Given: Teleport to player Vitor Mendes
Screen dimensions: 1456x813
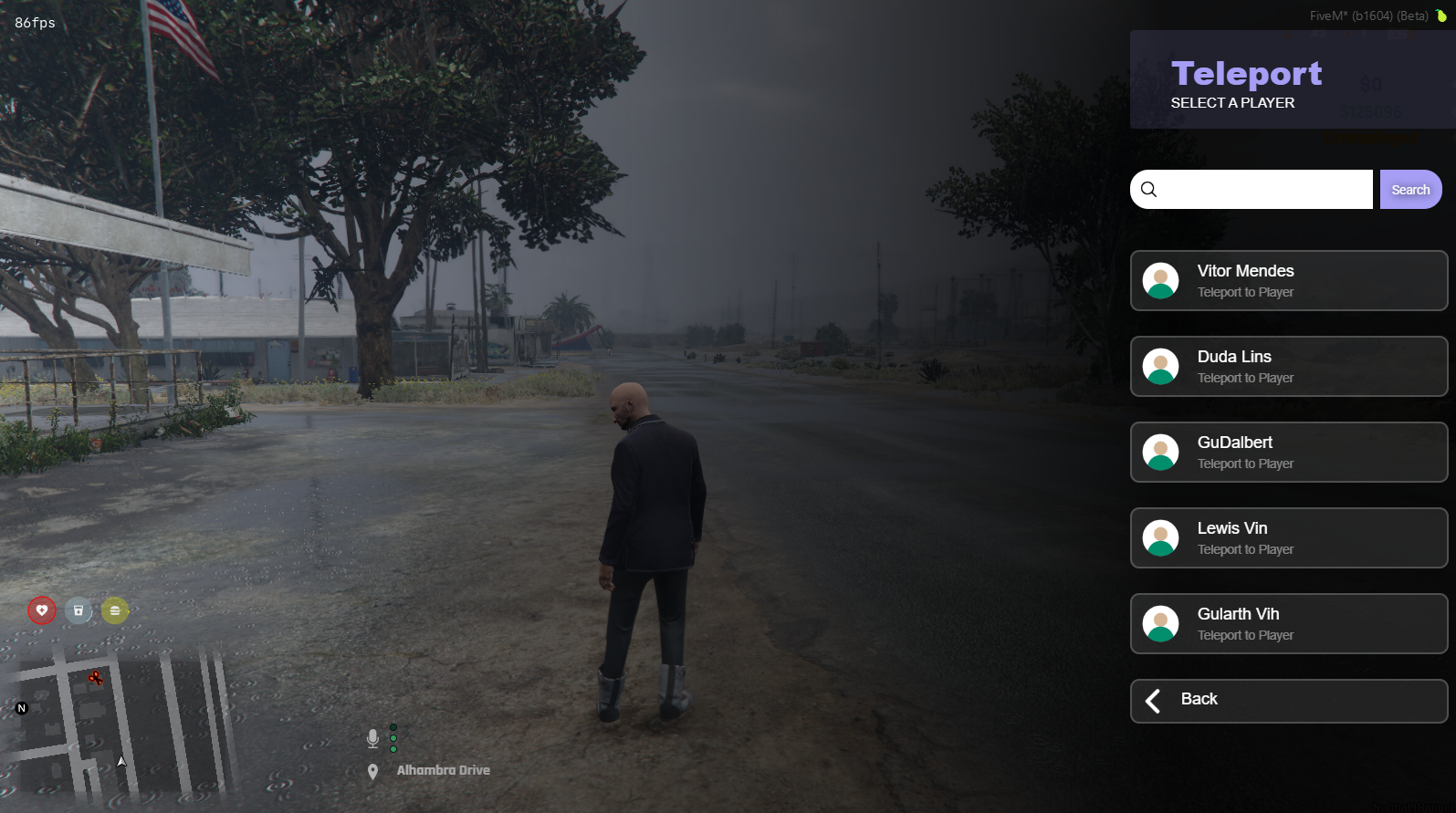Looking at the screenshot, I should (1288, 281).
